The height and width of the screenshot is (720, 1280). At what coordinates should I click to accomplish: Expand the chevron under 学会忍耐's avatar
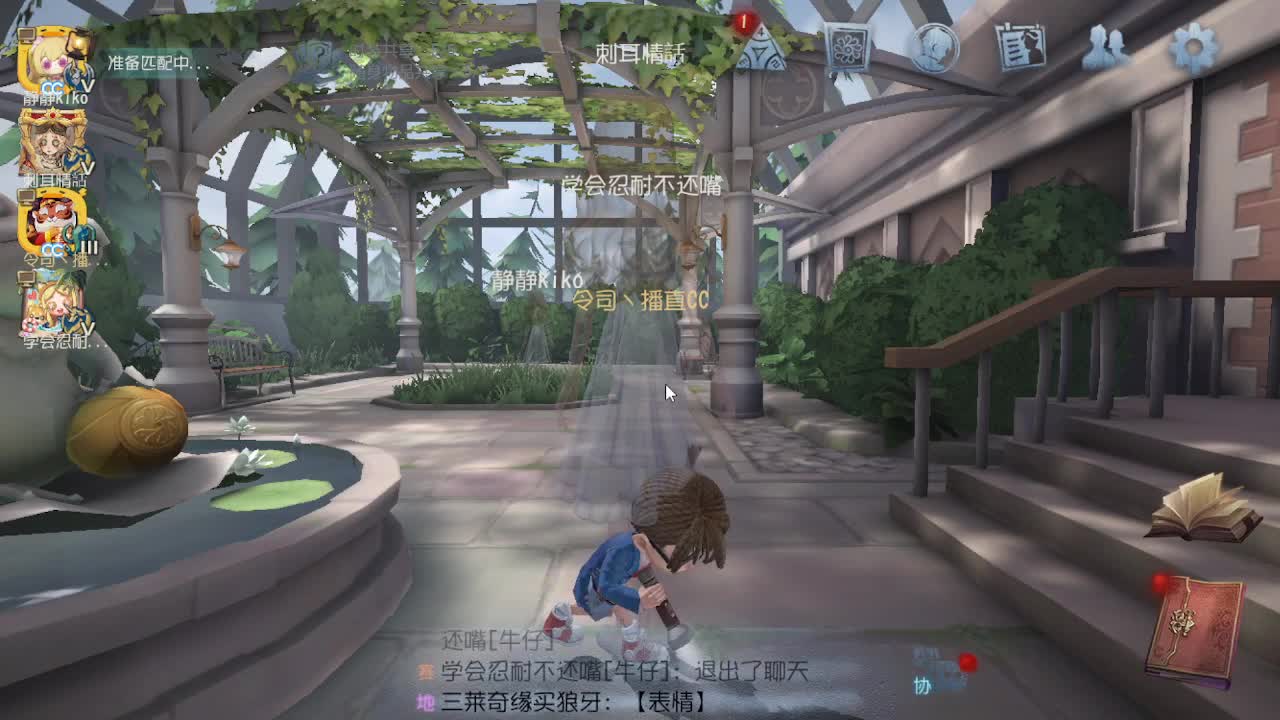88,330
